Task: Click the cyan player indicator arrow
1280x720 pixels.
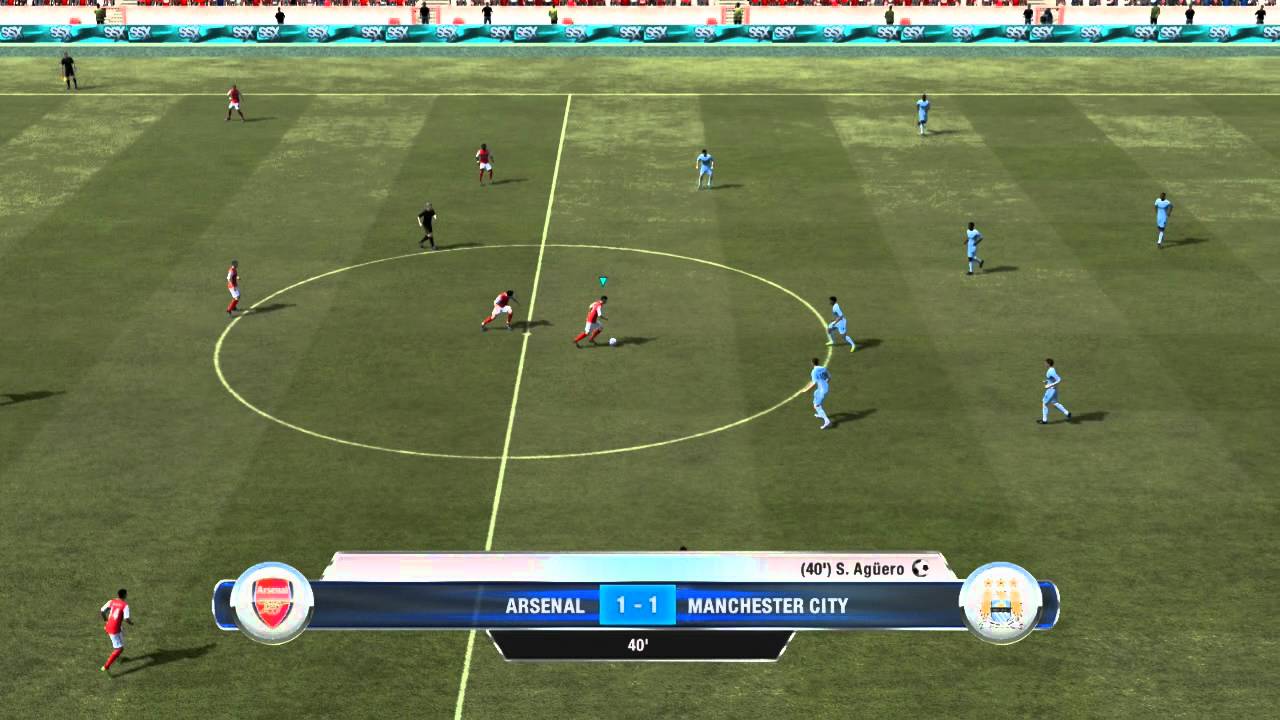Action: pyautogui.click(x=602, y=281)
